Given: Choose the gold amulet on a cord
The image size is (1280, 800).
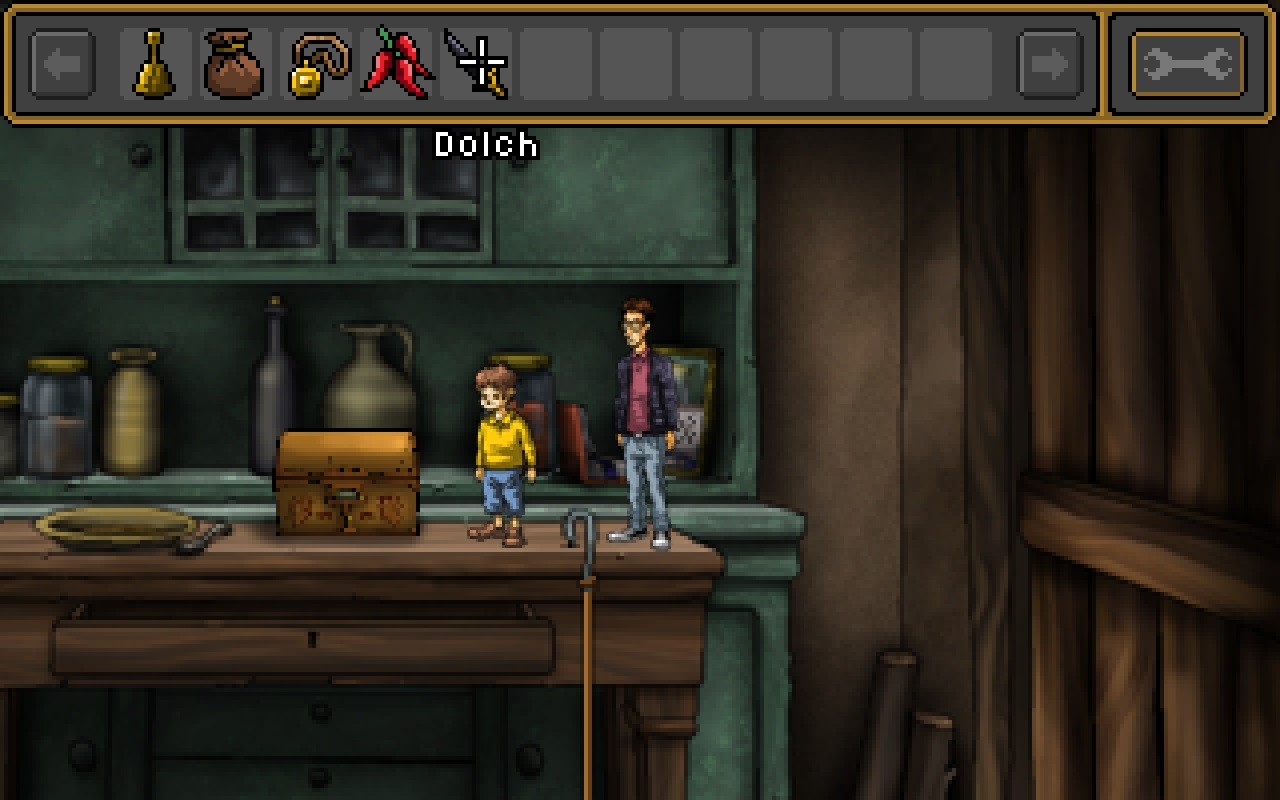Looking at the screenshot, I should [x=315, y=65].
